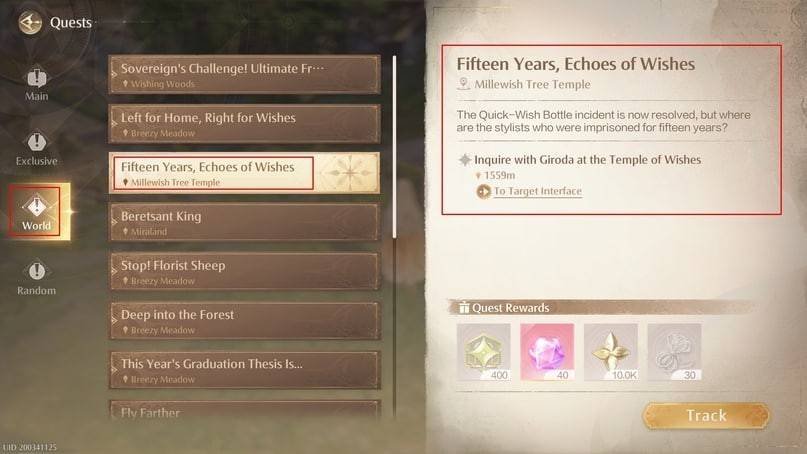View the four-point star reward showing 10.0K
Viewport: 807px width, 454px height.
pos(610,350)
